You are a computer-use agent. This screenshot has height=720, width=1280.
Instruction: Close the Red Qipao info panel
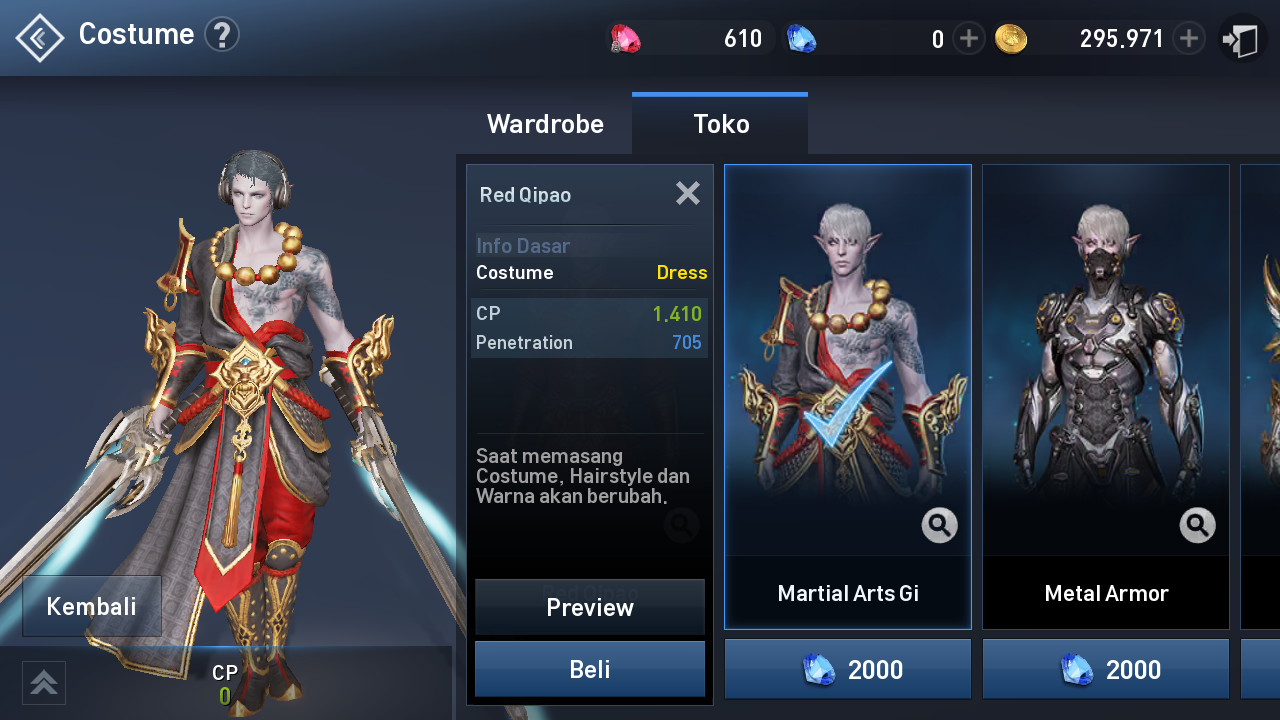click(x=688, y=193)
